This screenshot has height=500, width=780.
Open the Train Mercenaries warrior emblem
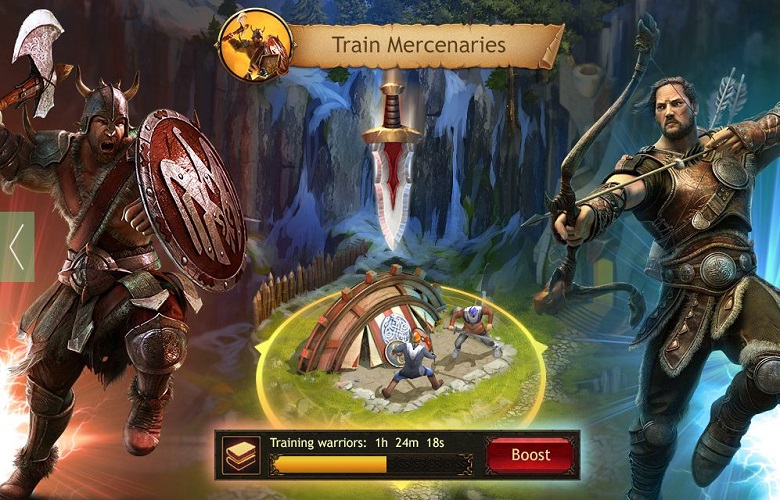(x=255, y=45)
